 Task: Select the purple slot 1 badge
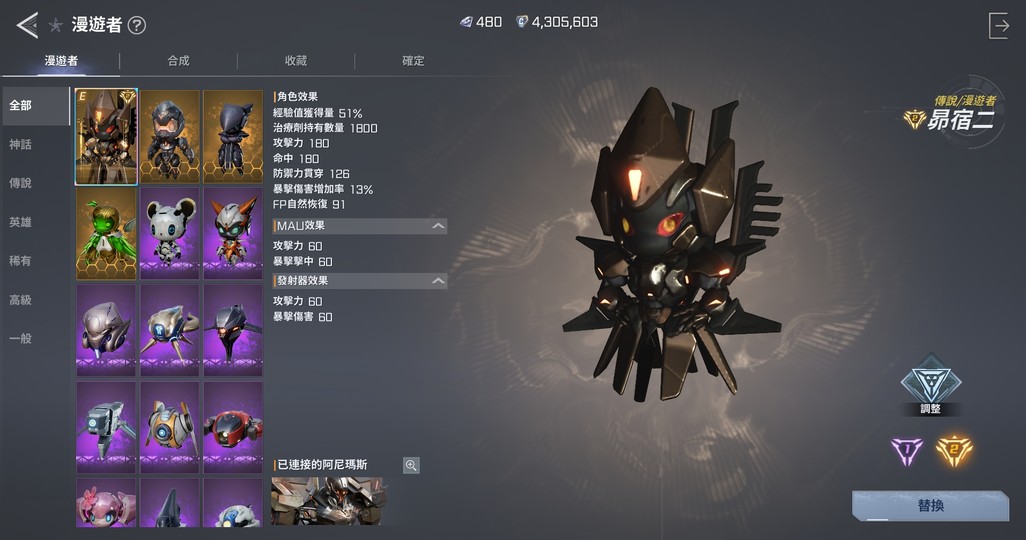[907, 451]
